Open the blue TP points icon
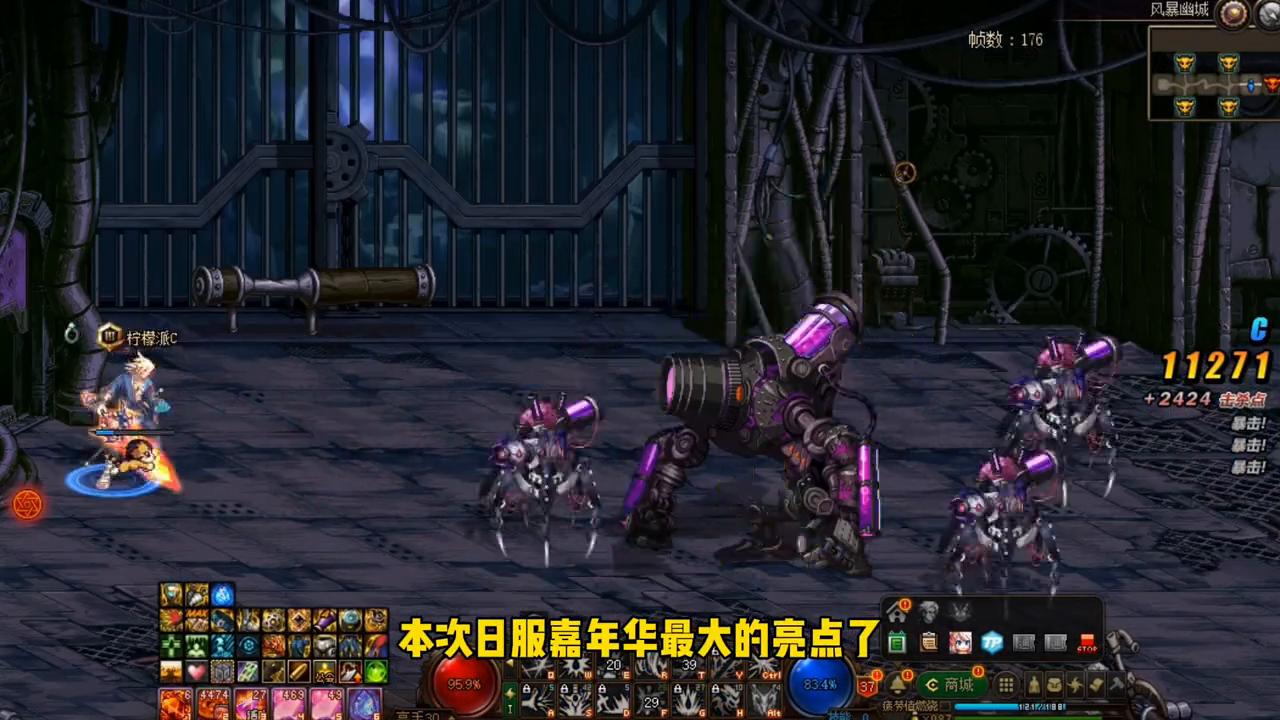This screenshot has height=720, width=1280. point(990,642)
